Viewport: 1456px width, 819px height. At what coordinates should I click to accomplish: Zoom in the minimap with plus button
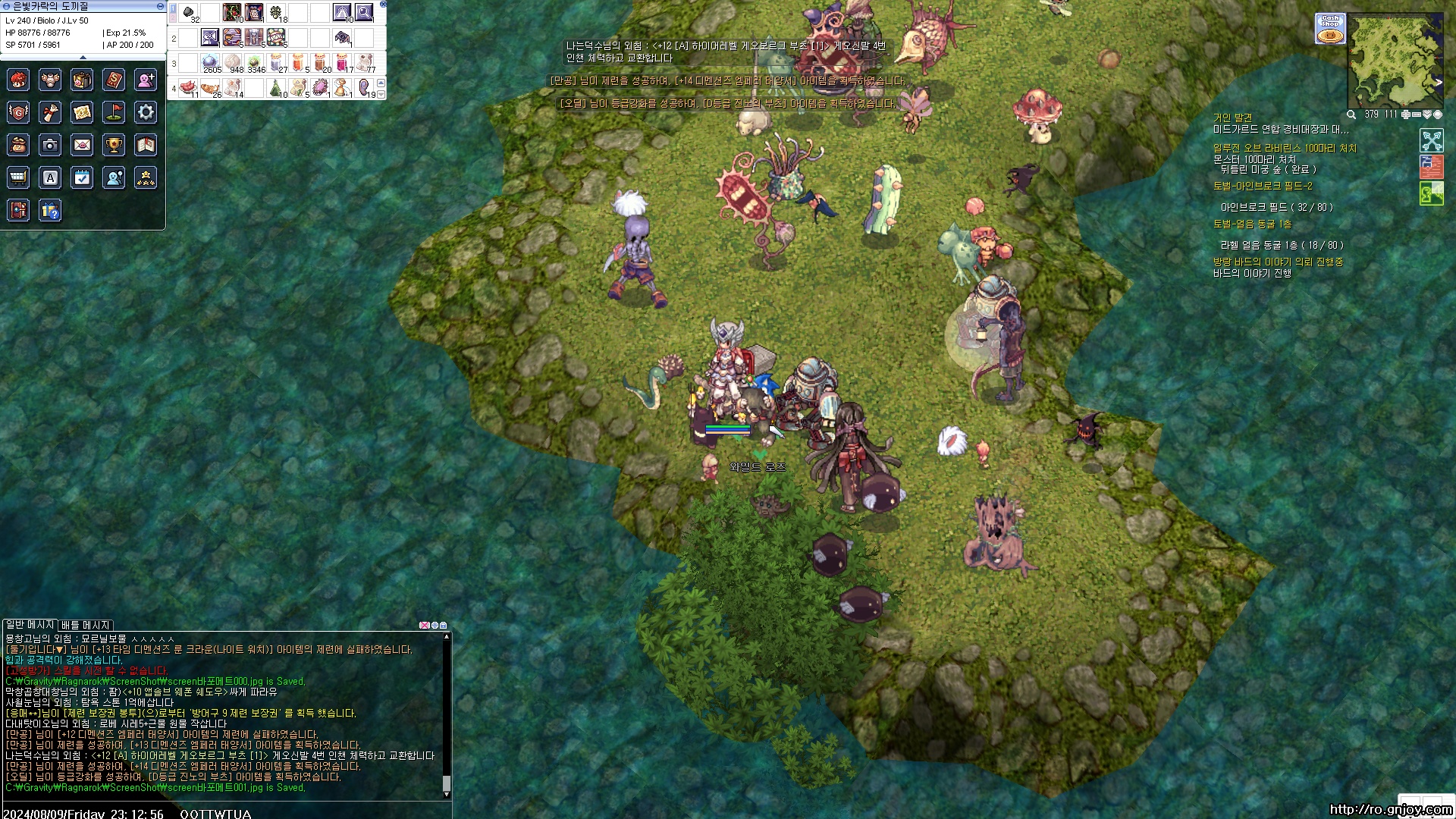(x=1405, y=115)
